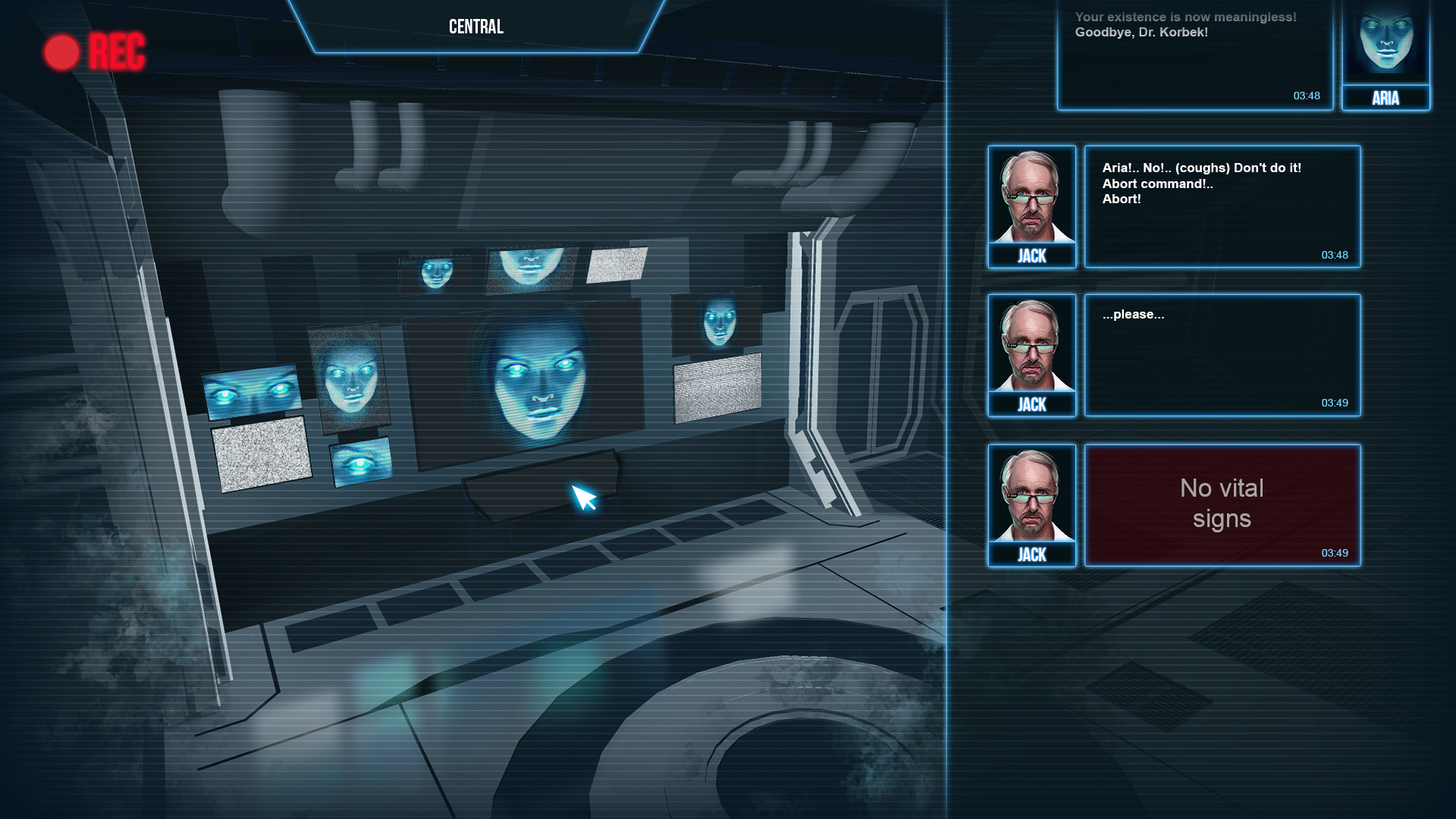
Task: Click the small face screen near the ceiling pipes
Action: [435, 271]
